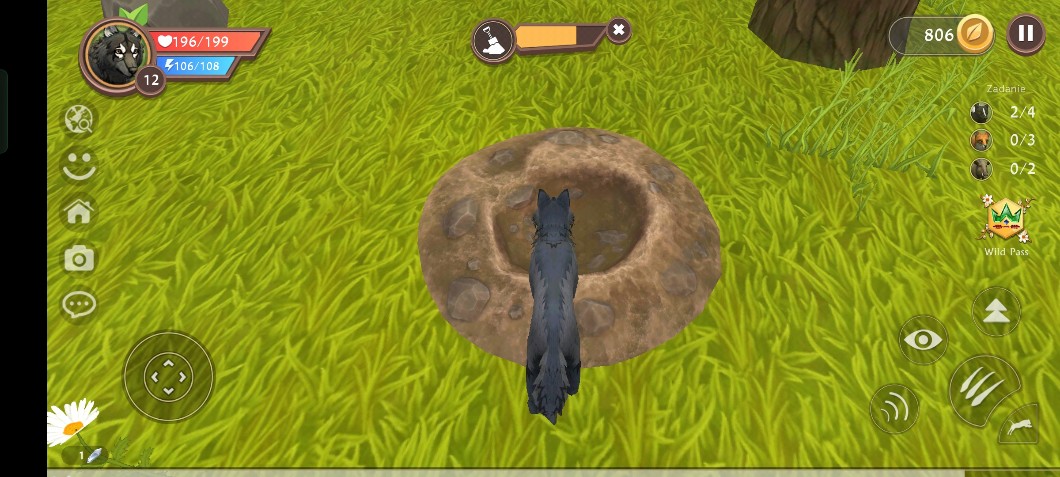Open the chat speech bubble
Image resolution: width=1060 pixels, height=477 pixels.
pos(79,305)
